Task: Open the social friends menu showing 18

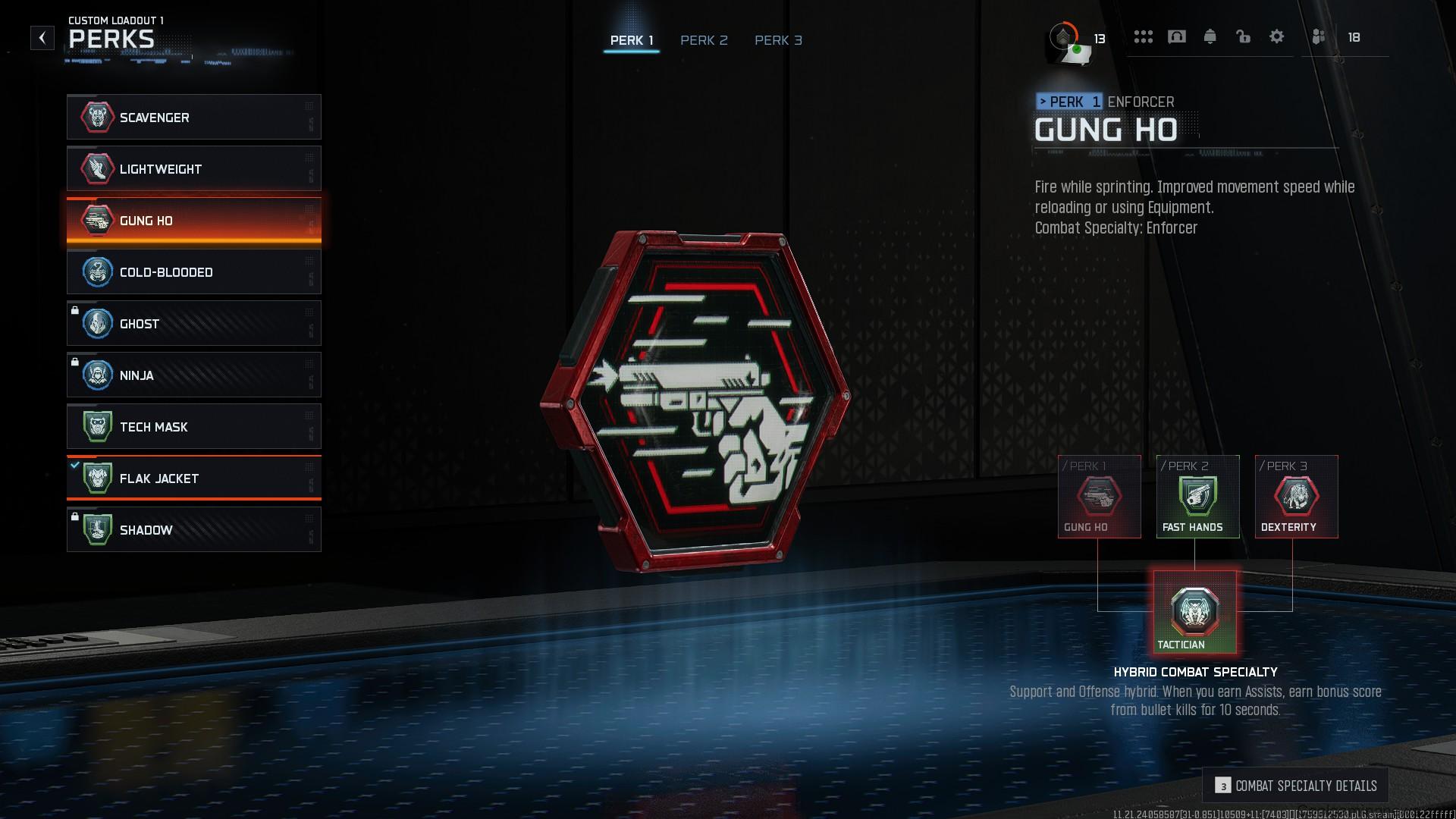Action: (1319, 36)
